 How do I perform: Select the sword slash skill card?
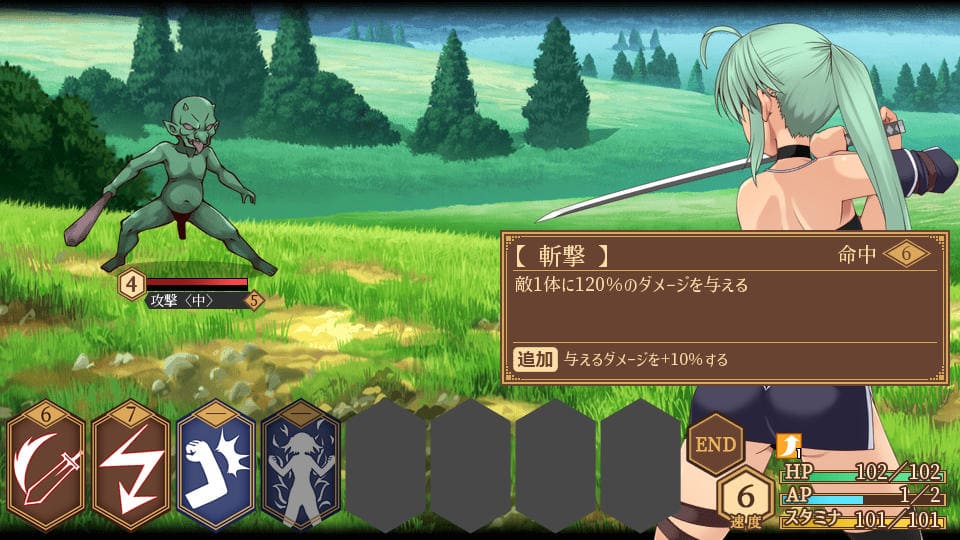pyautogui.click(x=47, y=472)
